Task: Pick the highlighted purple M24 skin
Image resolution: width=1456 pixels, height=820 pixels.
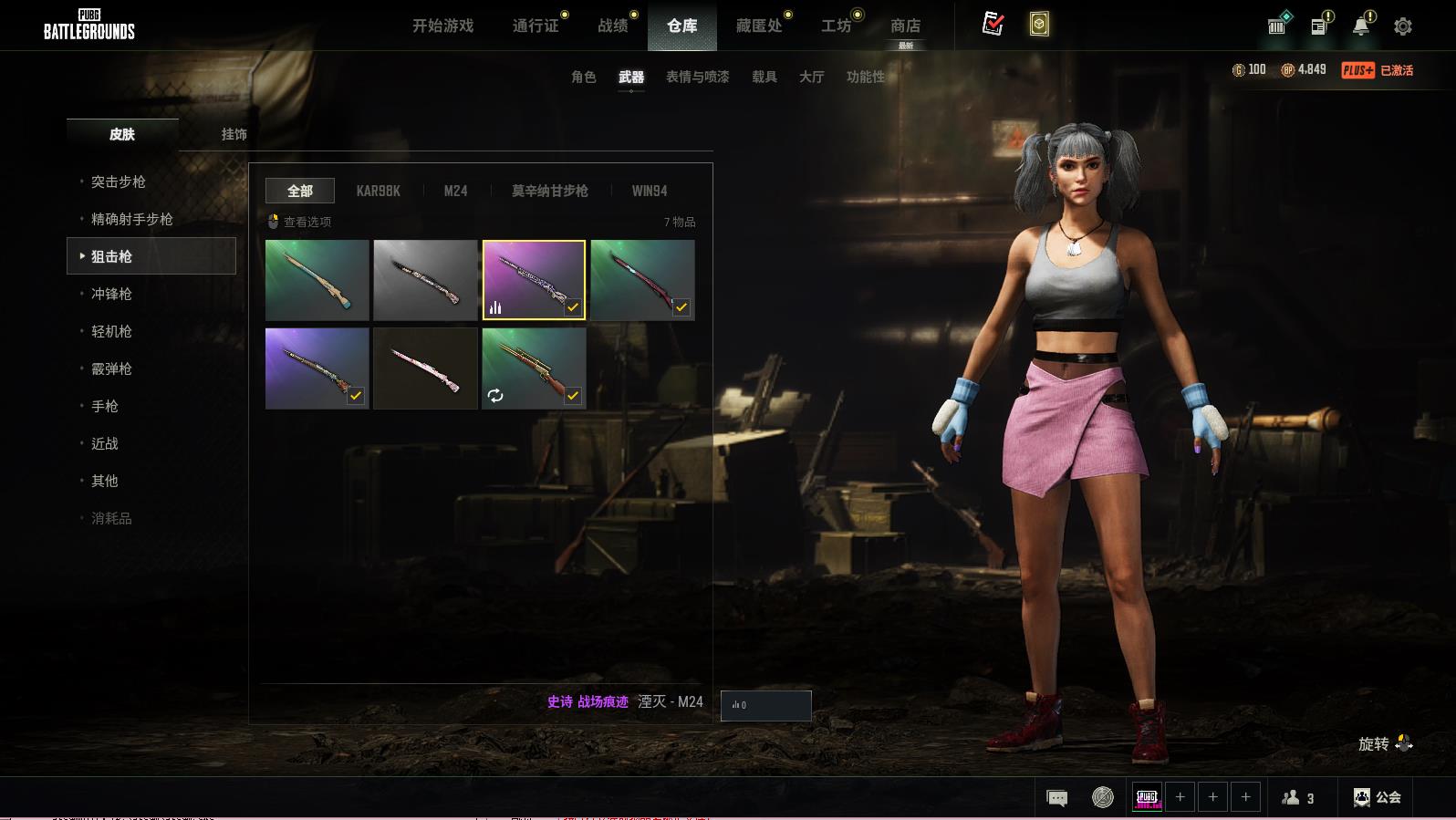Action: click(x=534, y=280)
